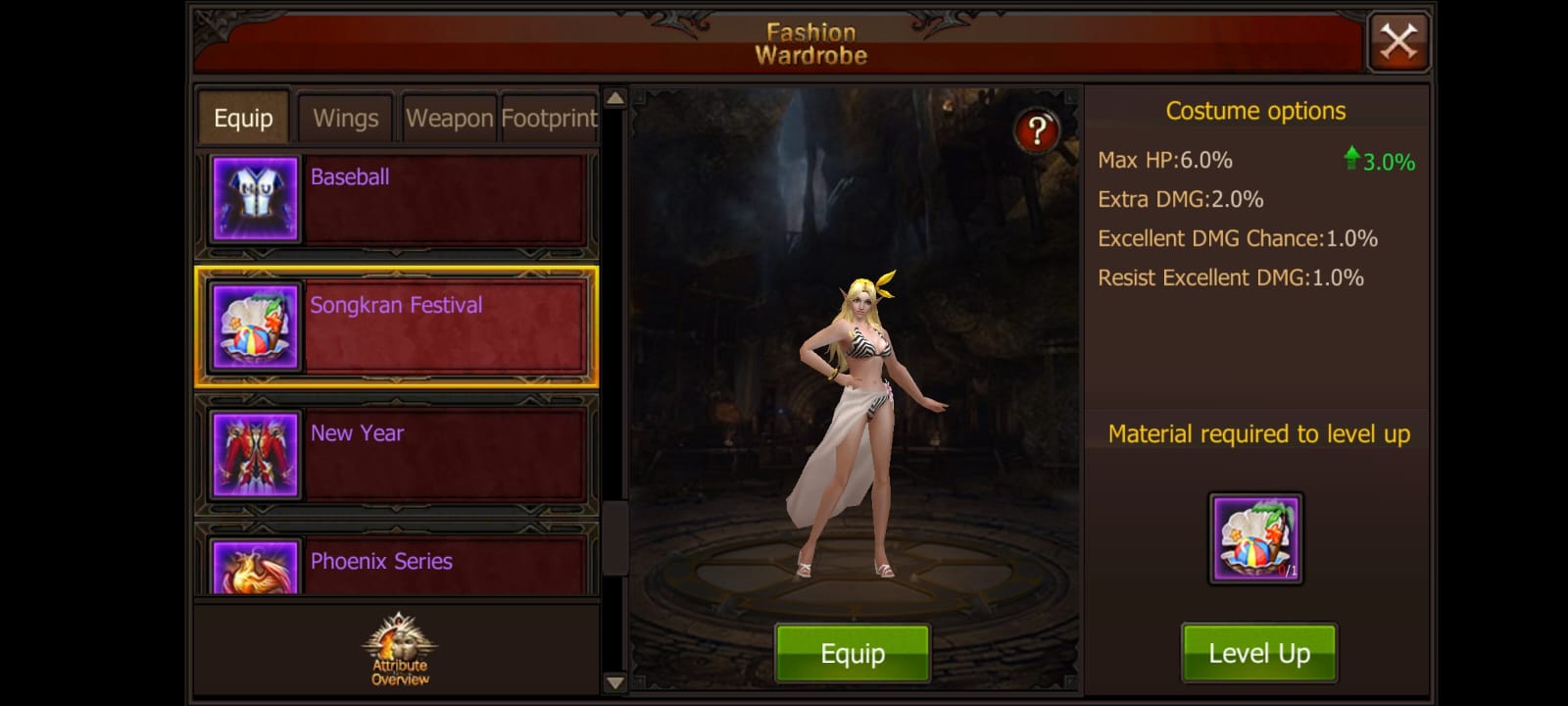
Task: Click the costume list scroll-down arrow
Action: pos(614,682)
